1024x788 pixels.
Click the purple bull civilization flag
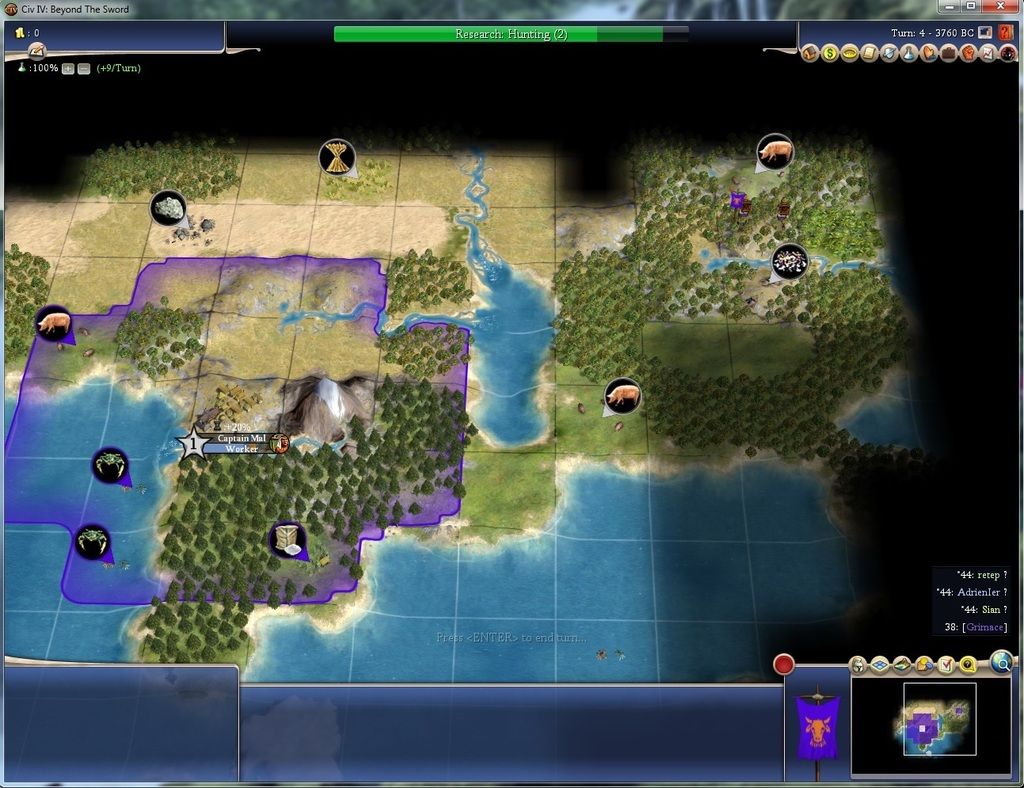pyautogui.click(x=816, y=723)
